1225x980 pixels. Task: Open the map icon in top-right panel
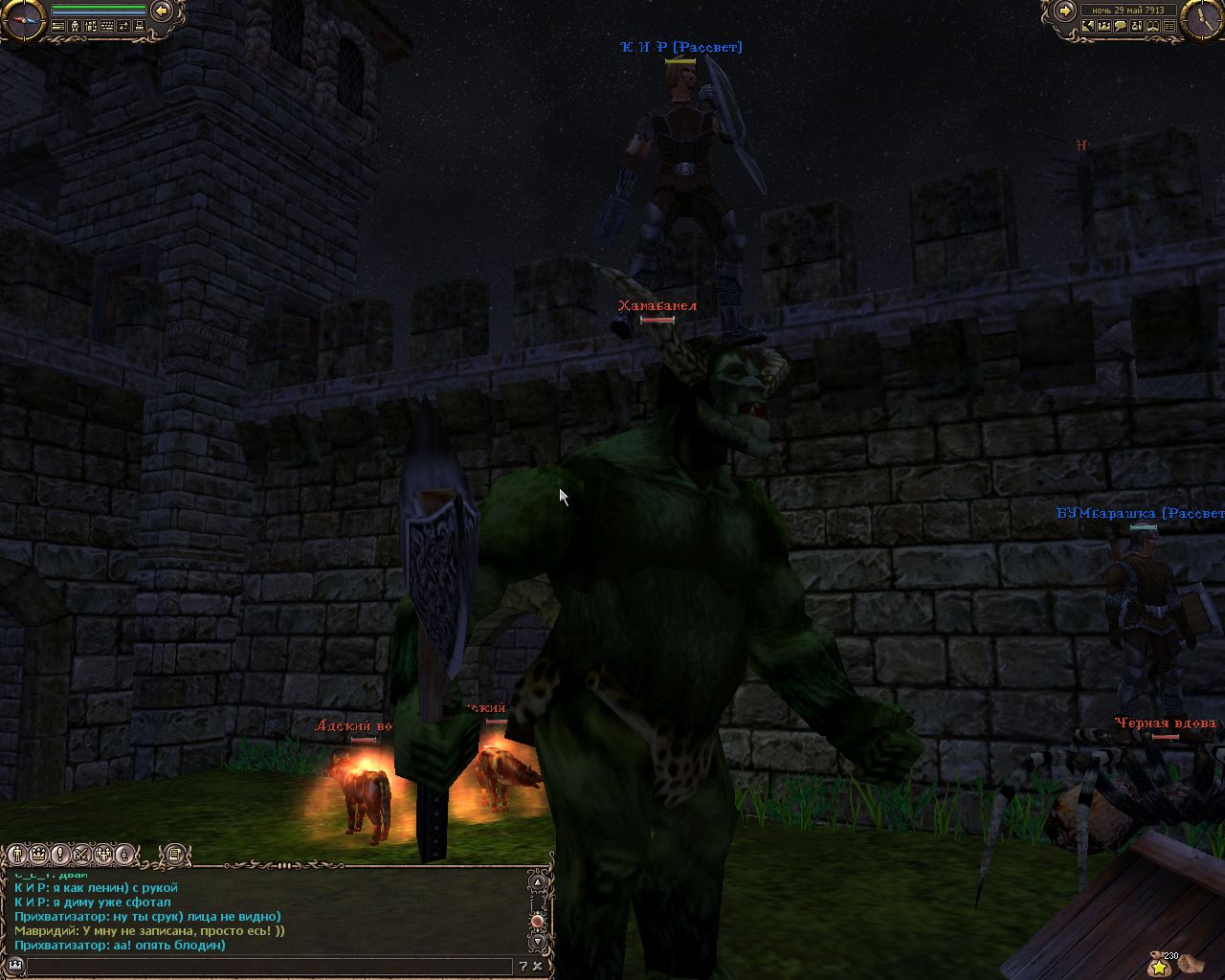[x=1088, y=26]
